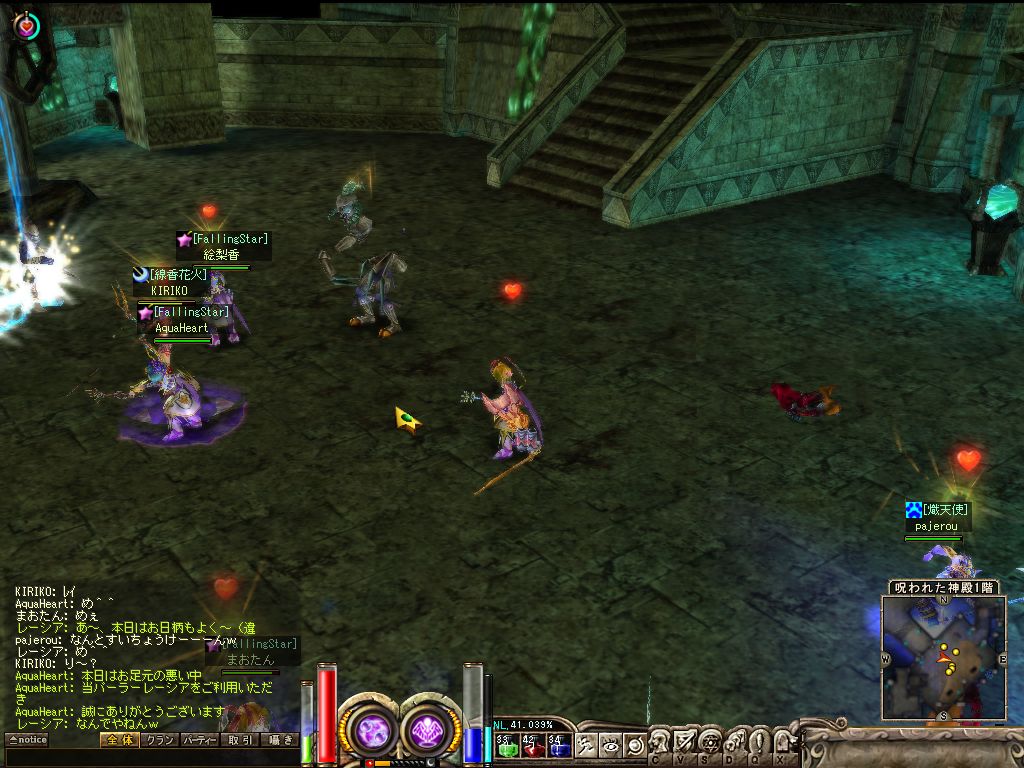
Task: Click the minimap of 呪われた神殿1階
Action: (944, 658)
